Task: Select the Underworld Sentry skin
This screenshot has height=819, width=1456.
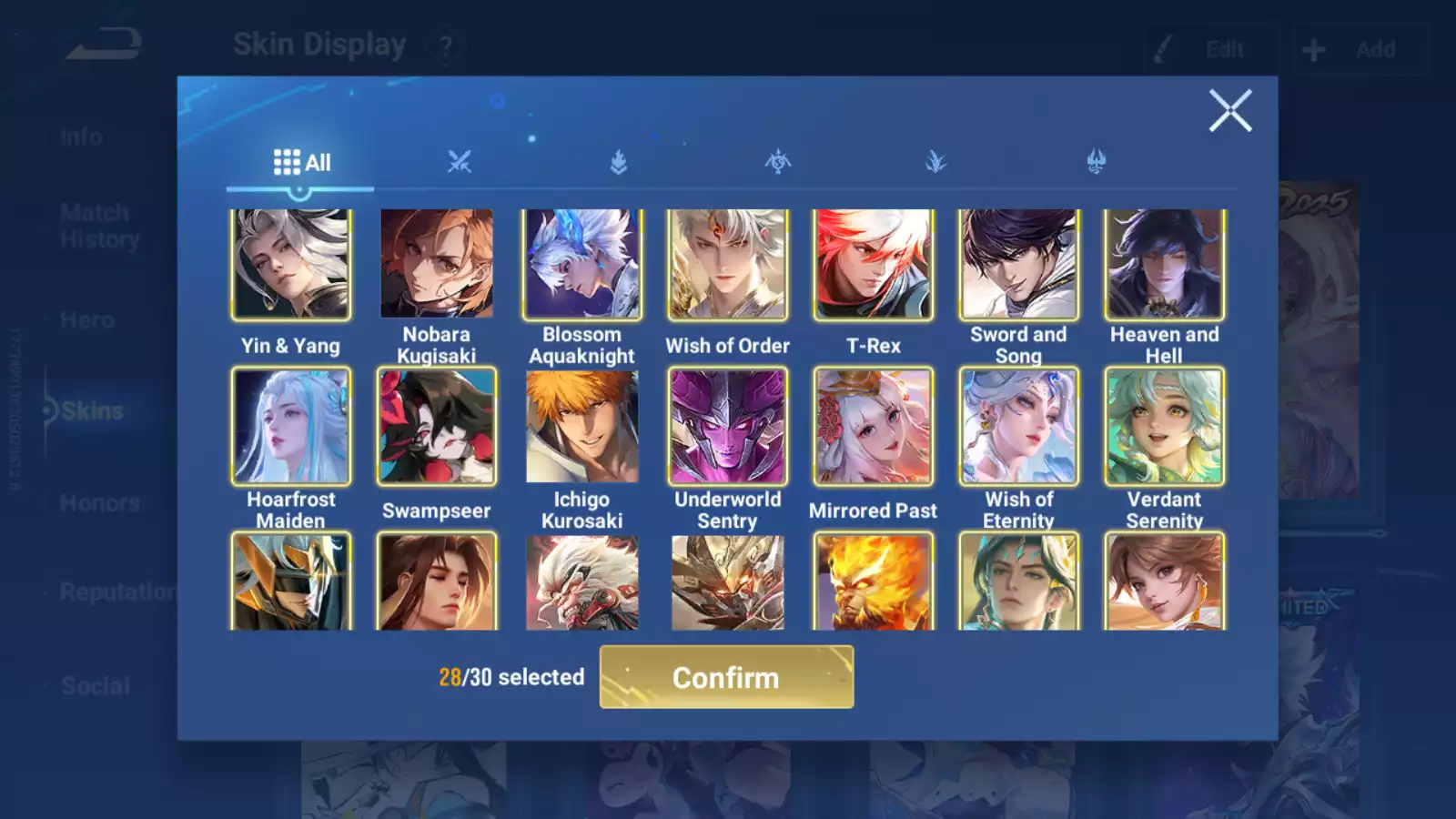Action: [x=728, y=426]
